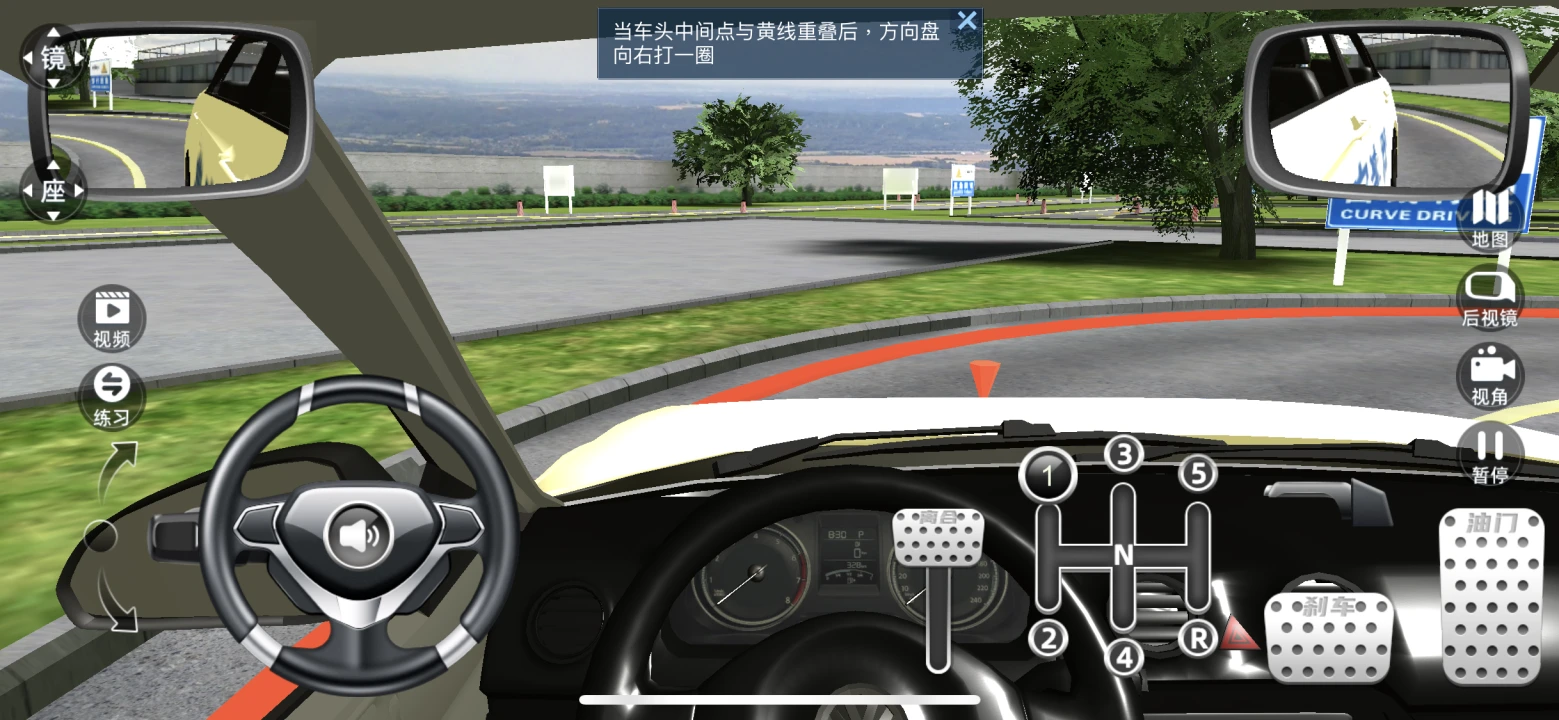Shift into fourth gear
The image size is (1559, 720).
click(1124, 657)
